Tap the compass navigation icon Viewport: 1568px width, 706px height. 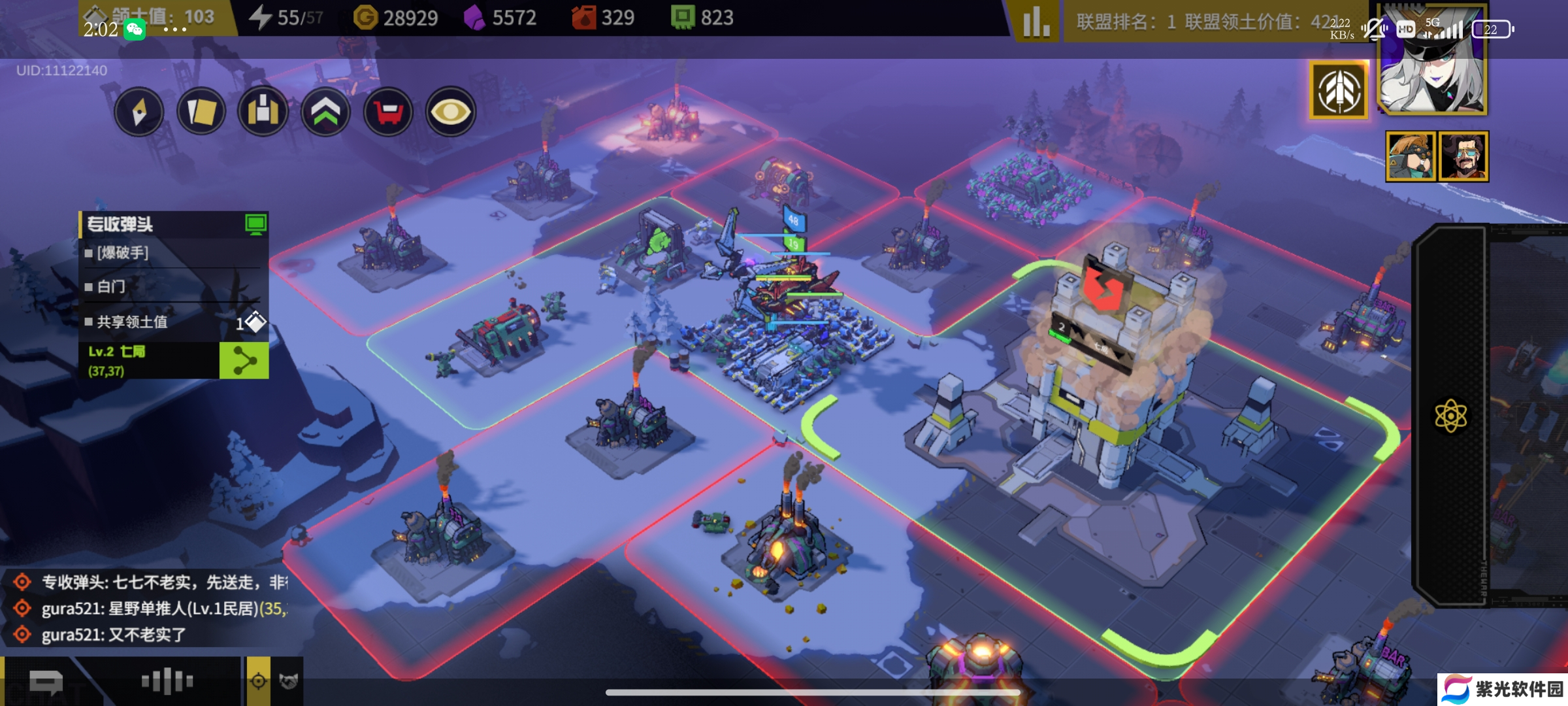139,112
